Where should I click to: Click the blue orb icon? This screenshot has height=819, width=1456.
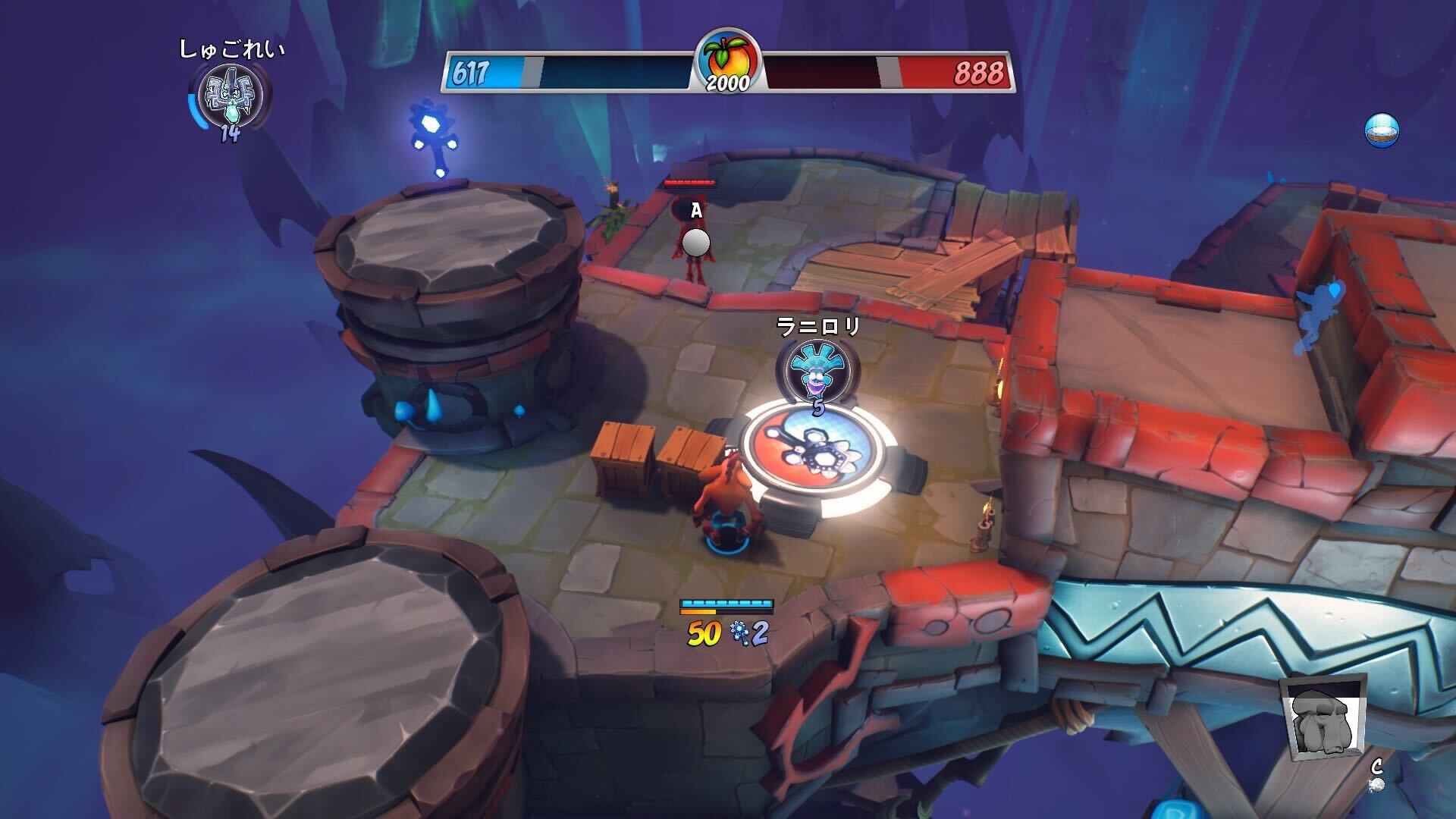pos(1381,130)
